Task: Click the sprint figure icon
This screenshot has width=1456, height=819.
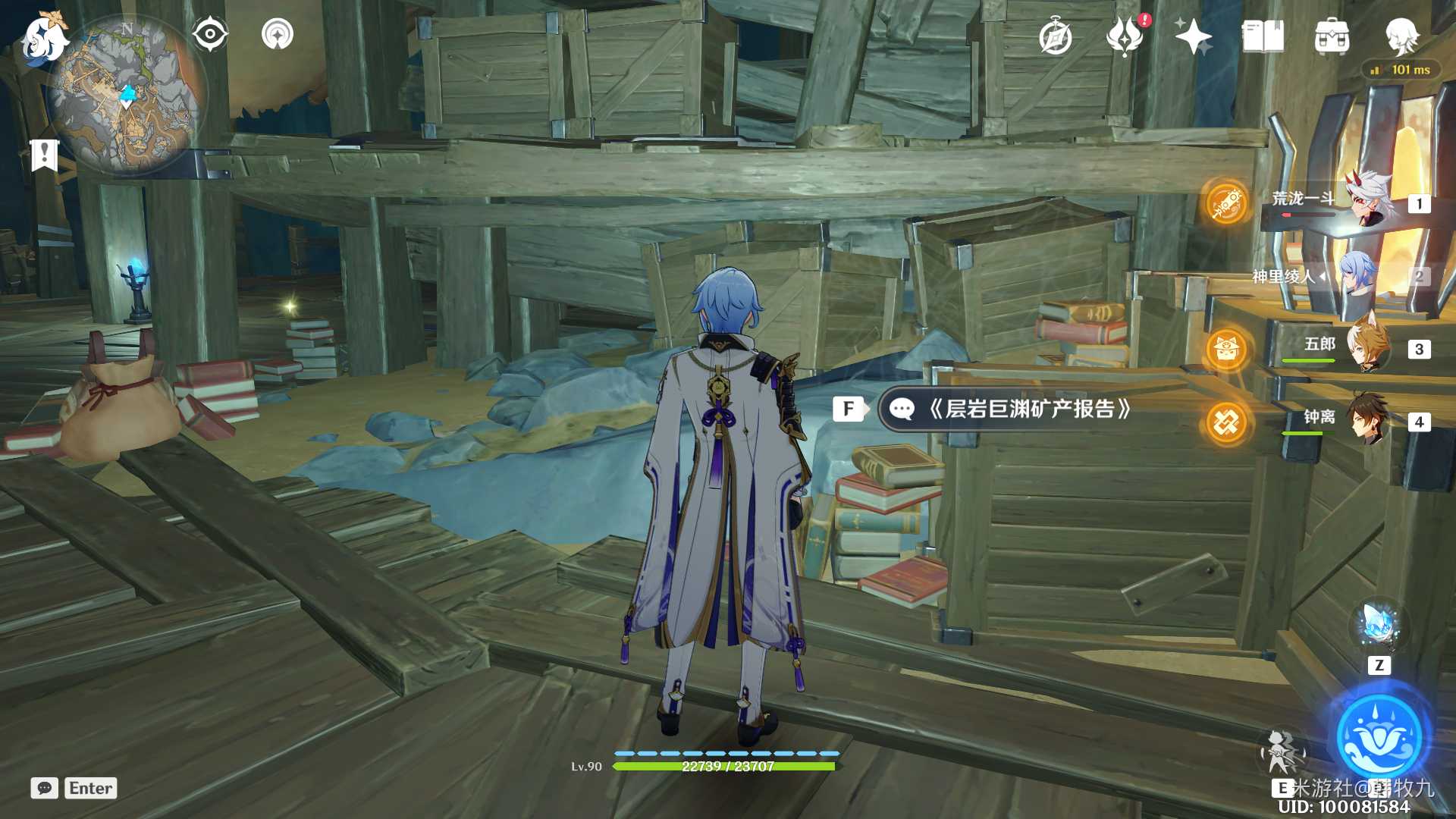Action: 1281,751
